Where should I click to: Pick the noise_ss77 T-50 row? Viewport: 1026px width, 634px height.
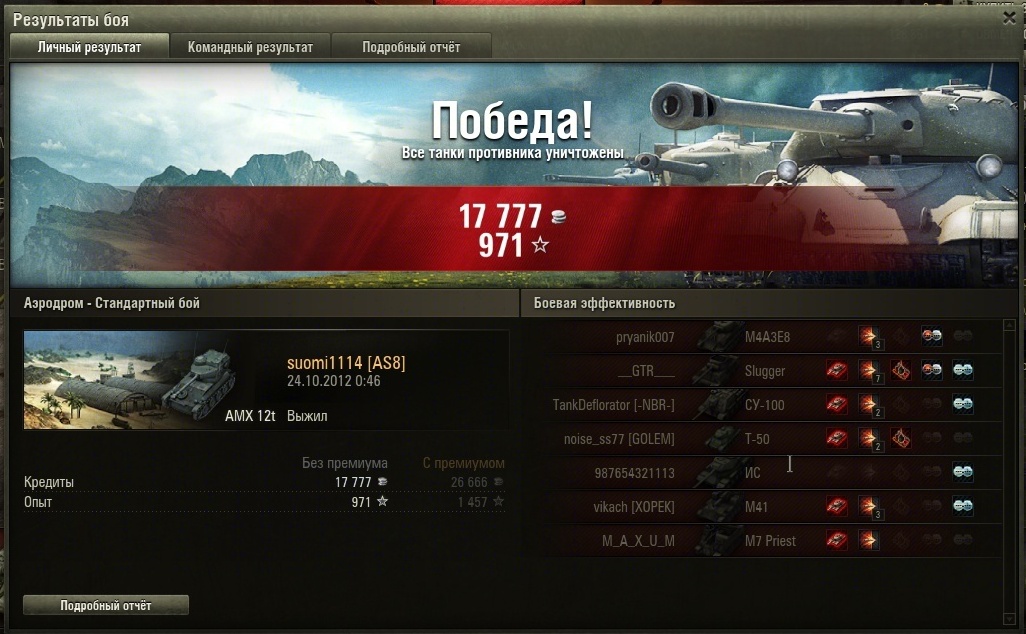(x=760, y=439)
